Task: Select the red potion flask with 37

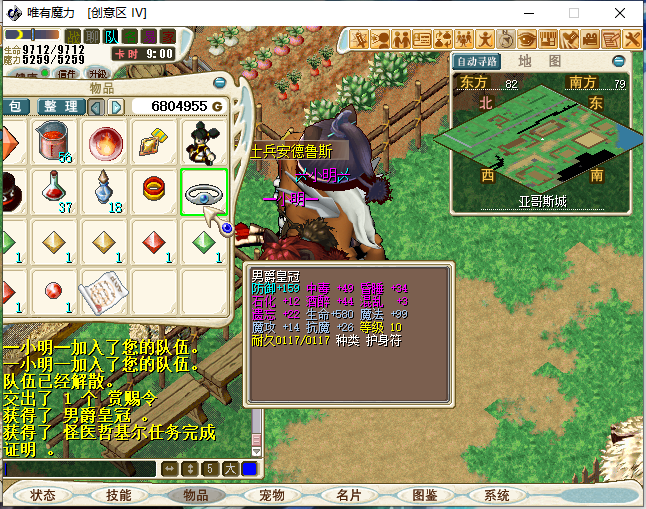Action: click(x=57, y=189)
